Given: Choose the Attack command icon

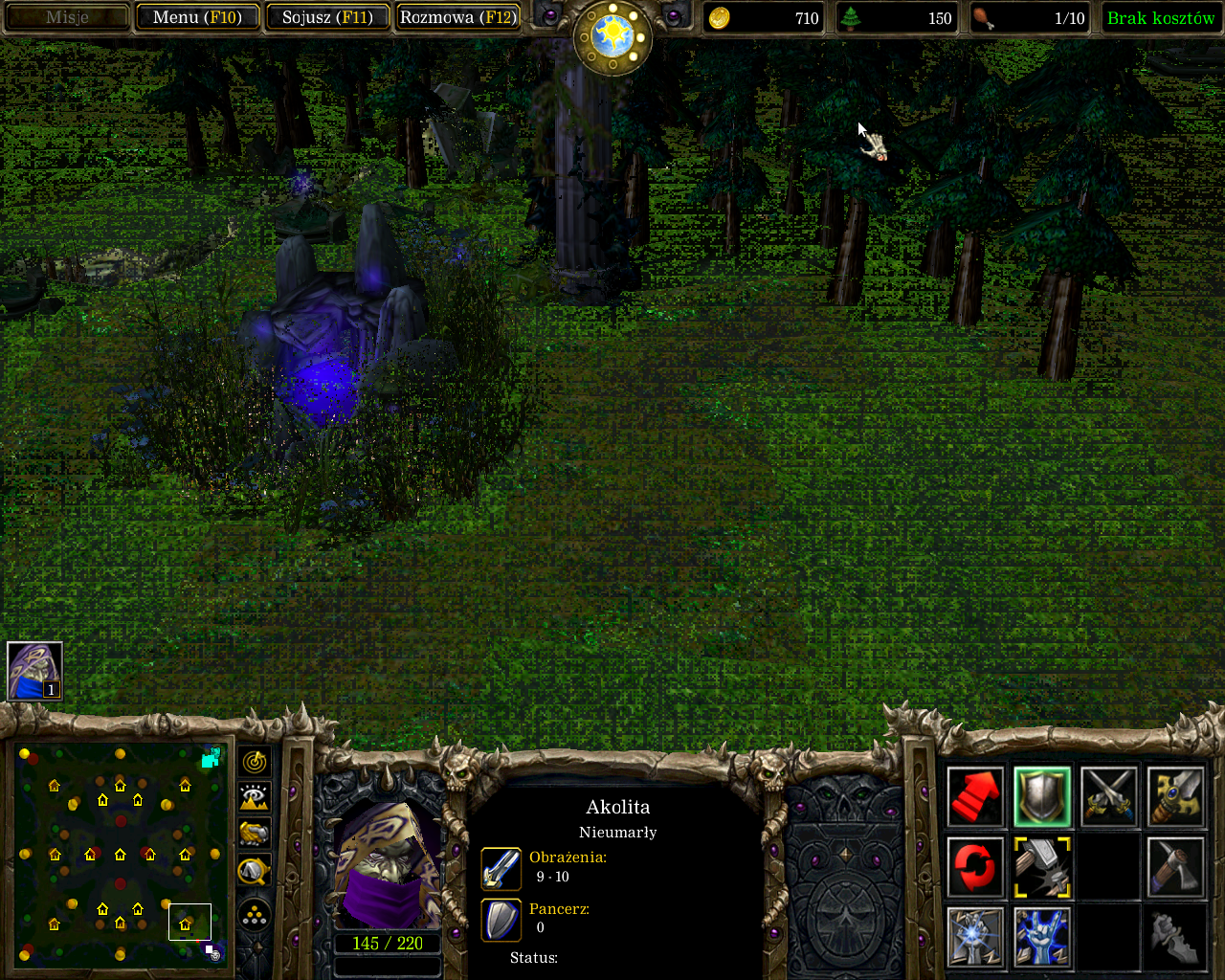Looking at the screenshot, I should tap(1175, 797).
